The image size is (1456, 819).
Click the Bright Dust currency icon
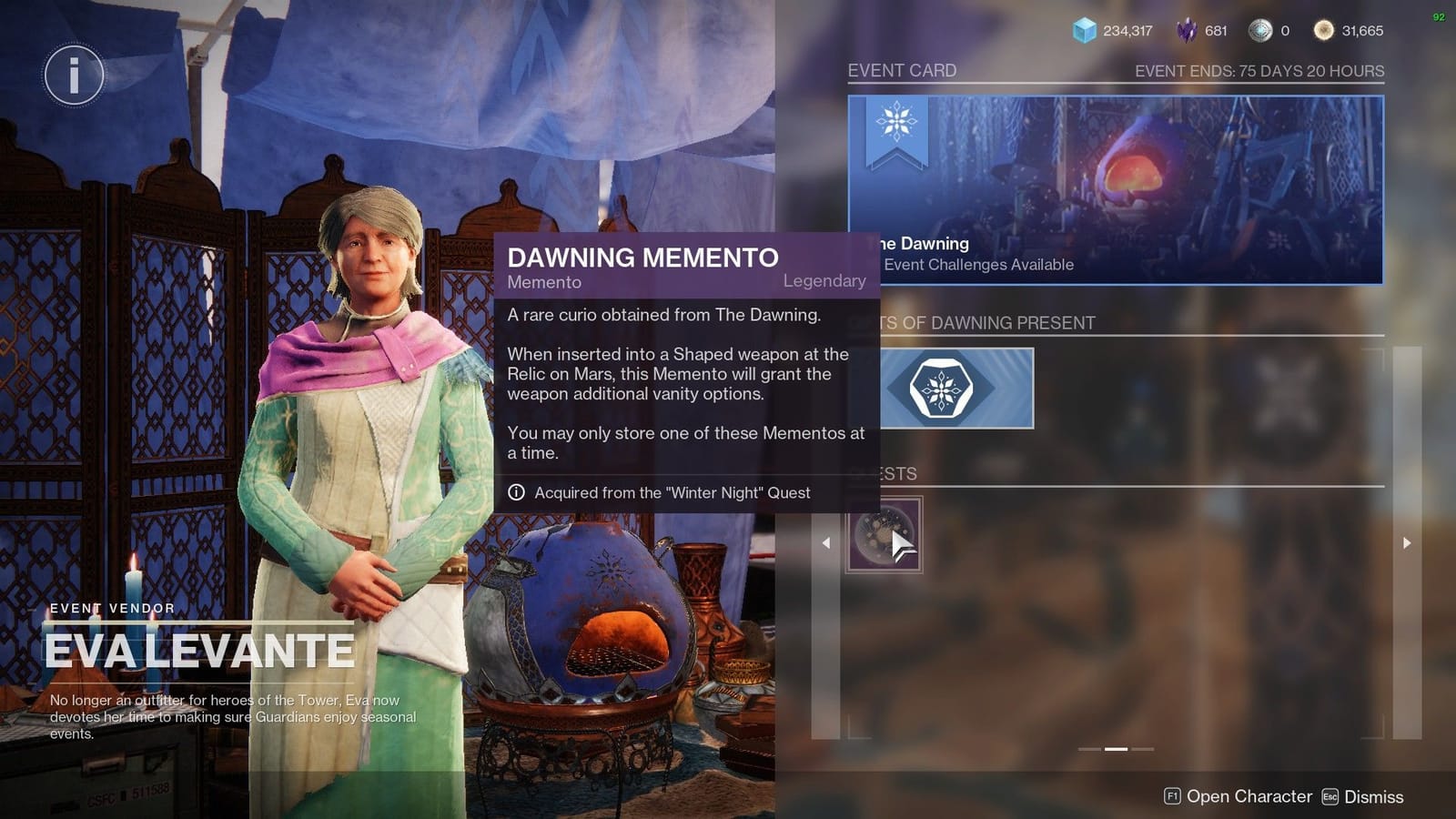[1324, 30]
